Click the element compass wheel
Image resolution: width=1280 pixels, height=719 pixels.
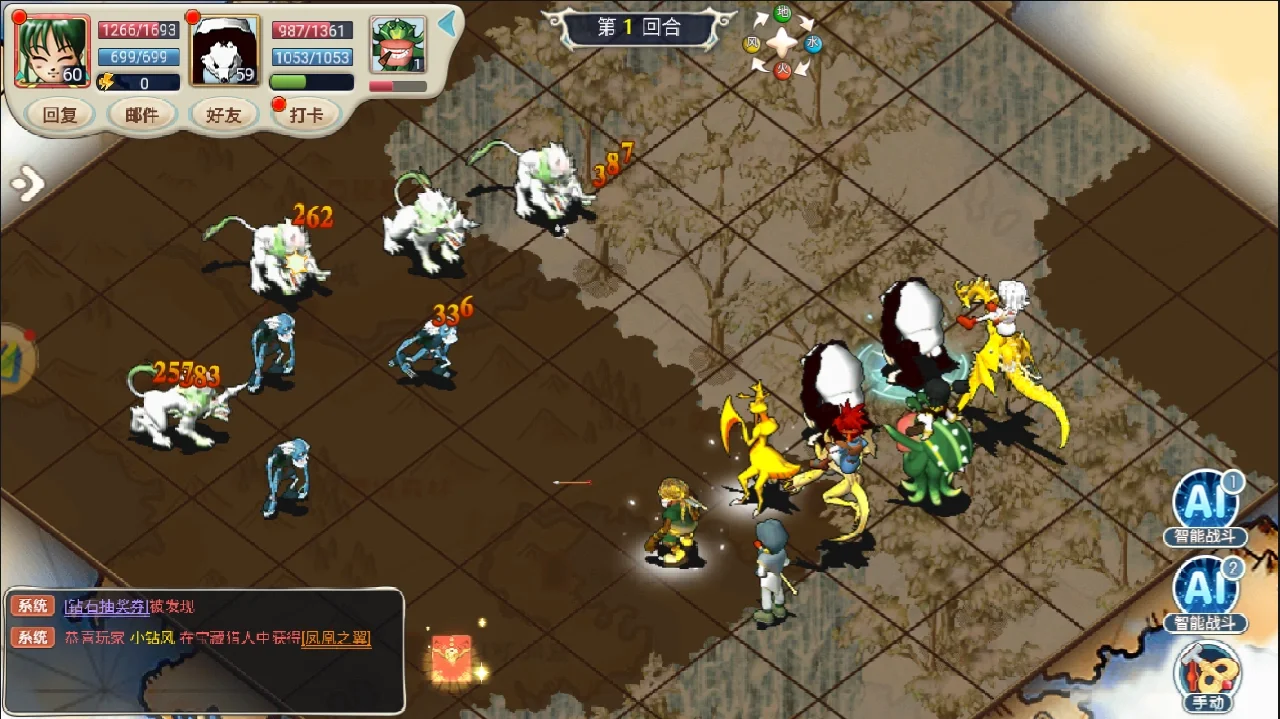point(782,42)
